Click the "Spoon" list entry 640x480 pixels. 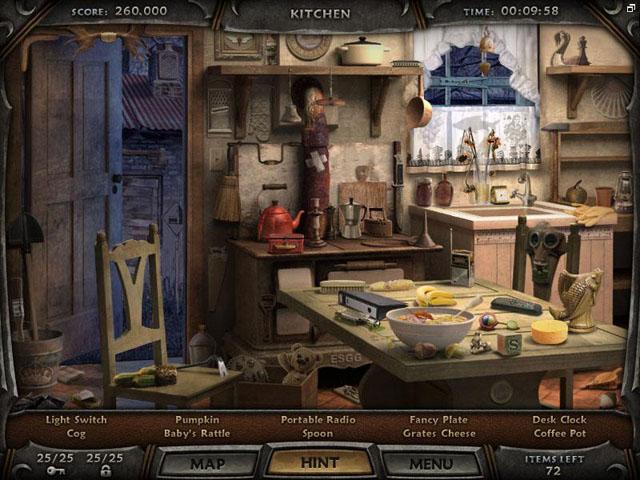click(317, 434)
